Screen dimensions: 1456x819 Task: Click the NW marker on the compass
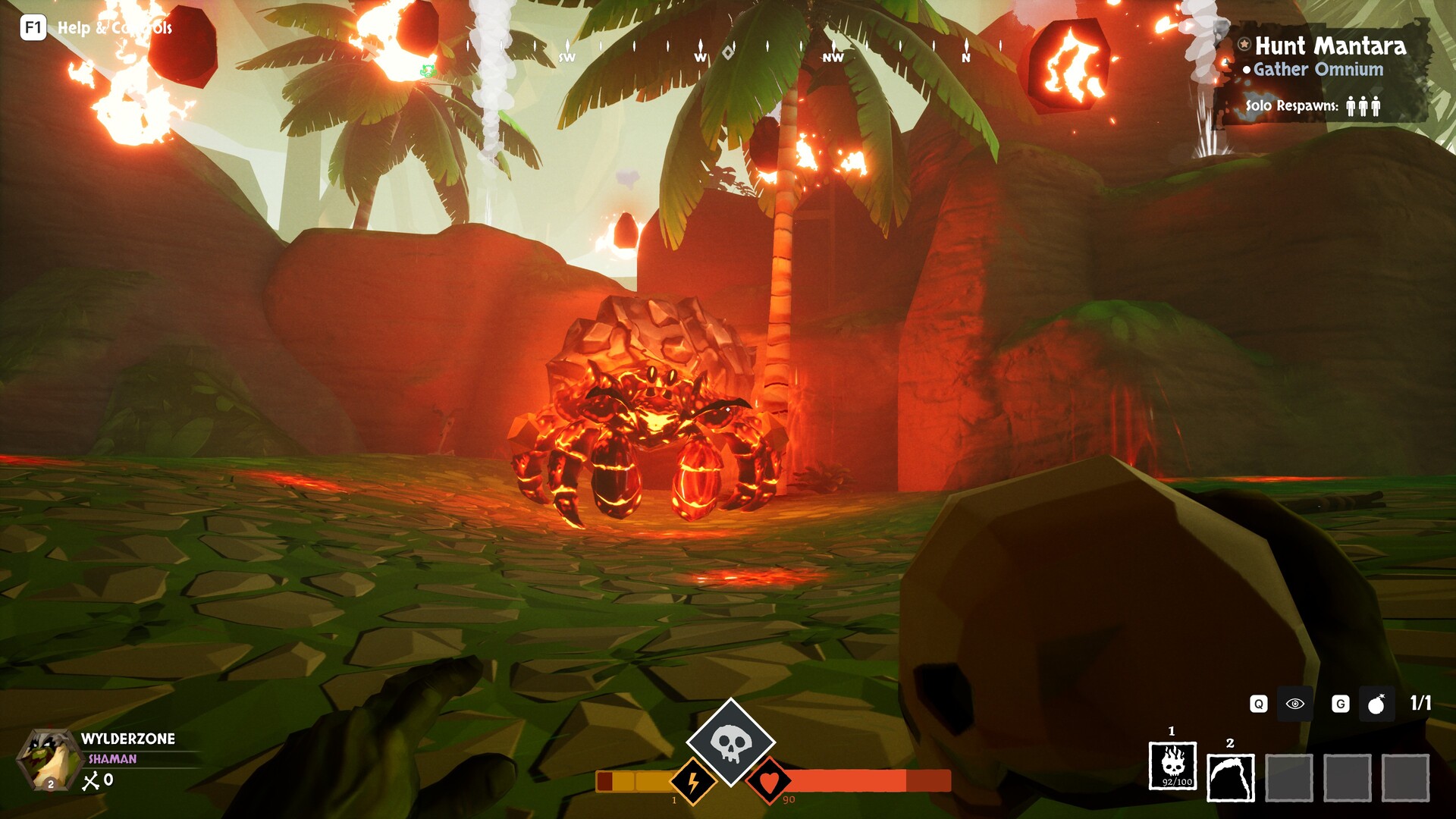[833, 56]
